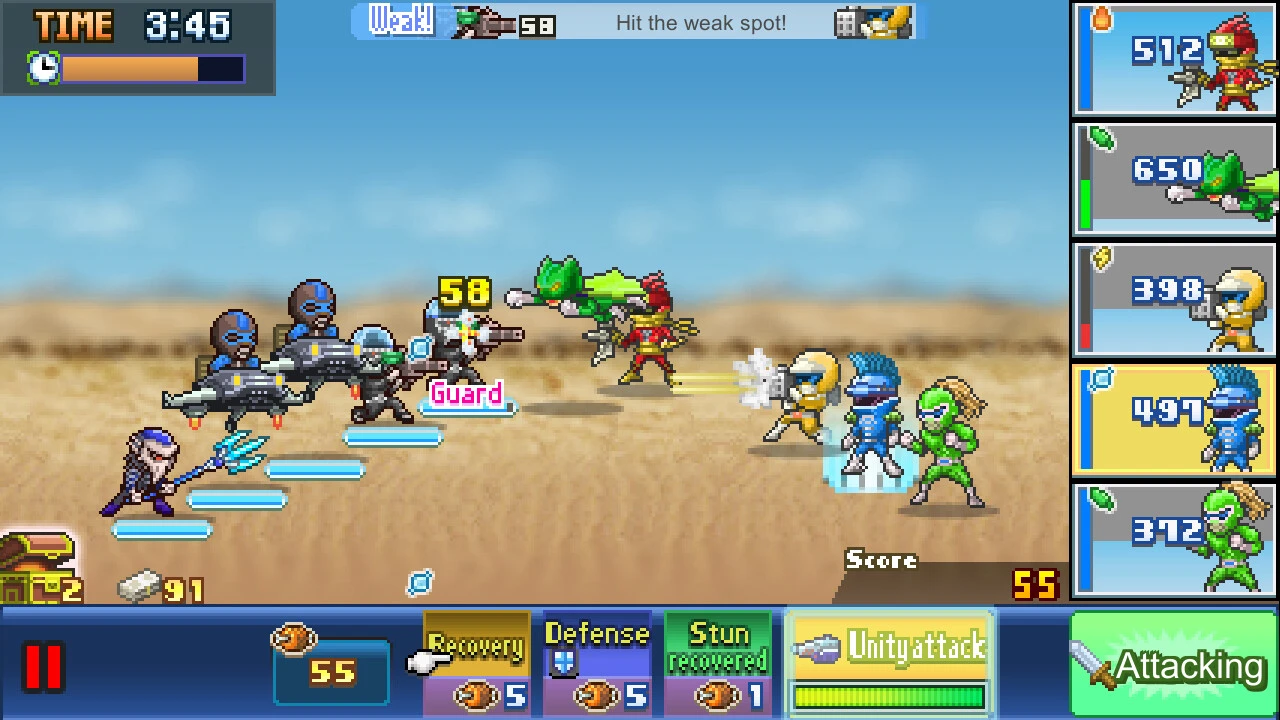Select the green hero portrait showing 650
The width and height of the screenshot is (1280, 720).
point(1173,178)
